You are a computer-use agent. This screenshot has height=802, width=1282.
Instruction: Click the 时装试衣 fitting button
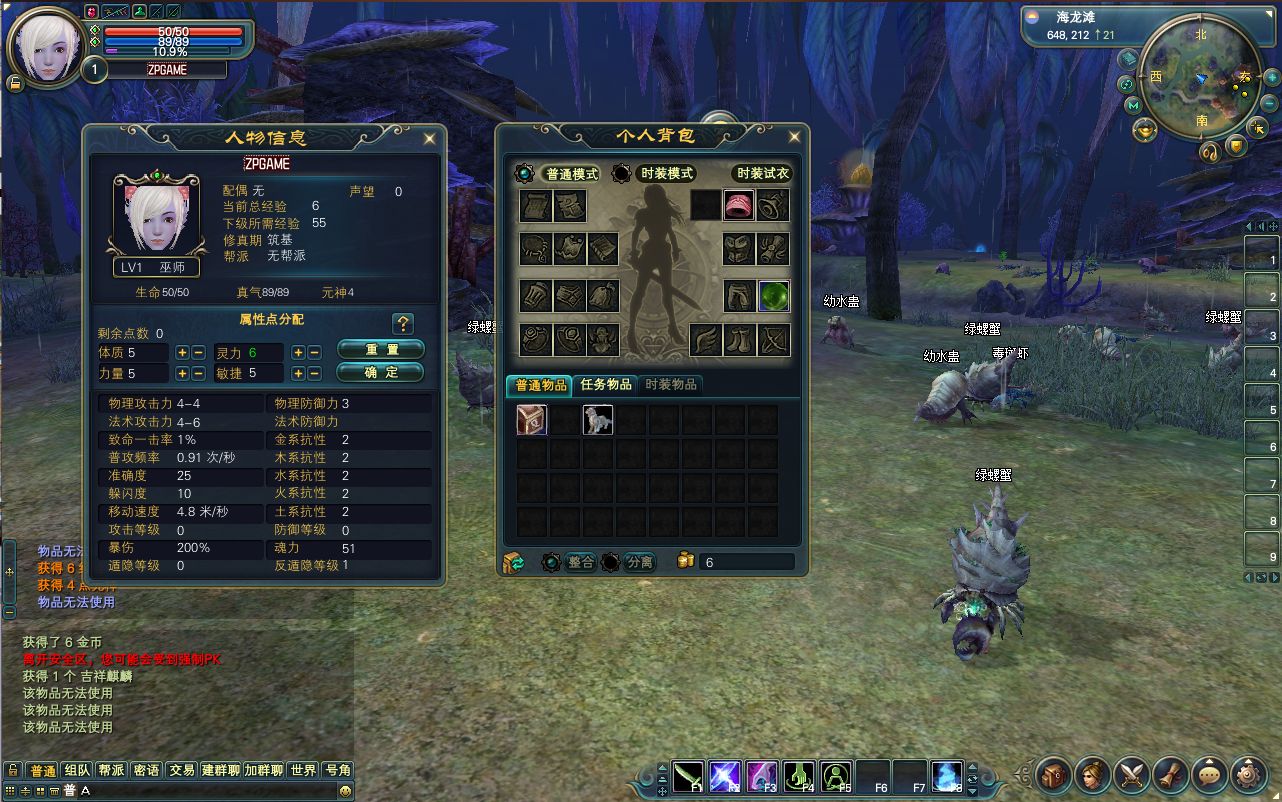762,173
